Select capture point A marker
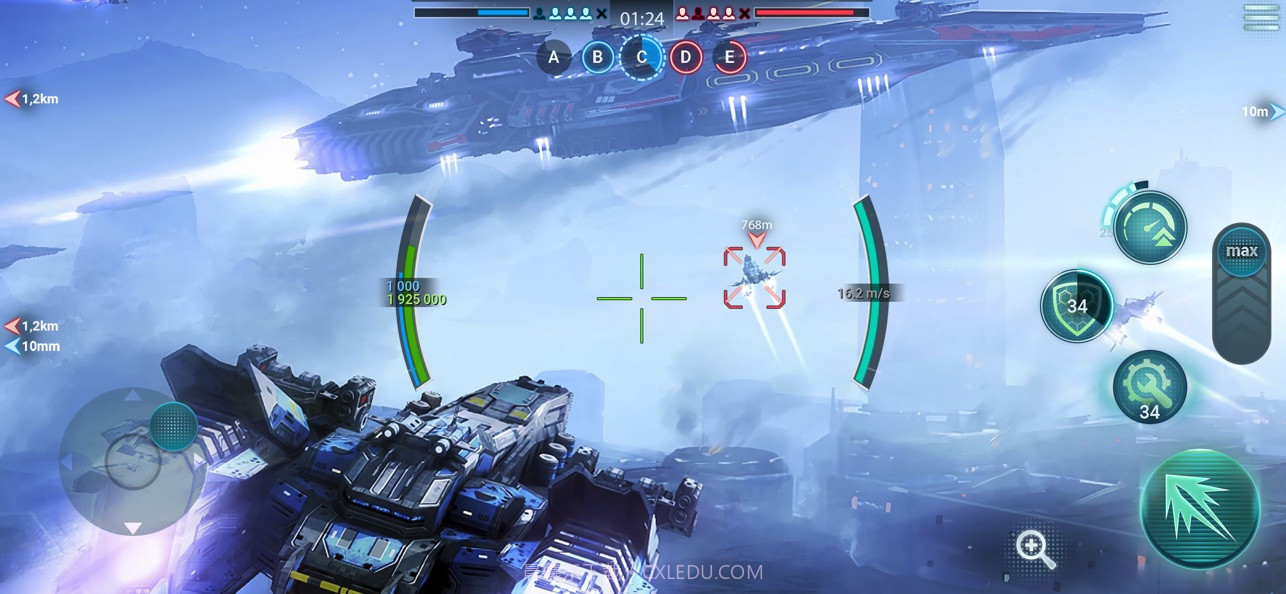 pos(553,57)
